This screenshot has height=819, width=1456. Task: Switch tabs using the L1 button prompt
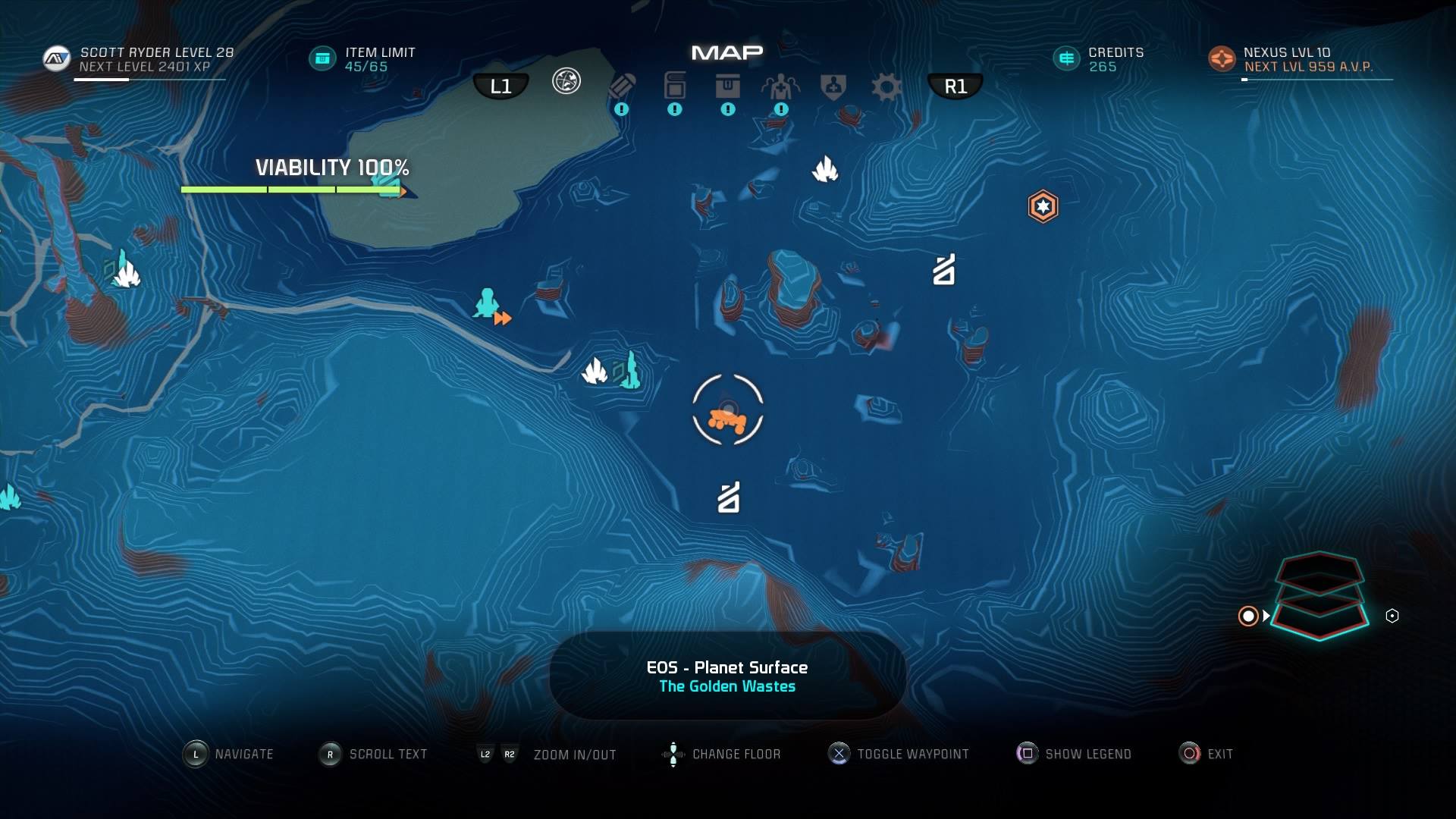click(500, 85)
